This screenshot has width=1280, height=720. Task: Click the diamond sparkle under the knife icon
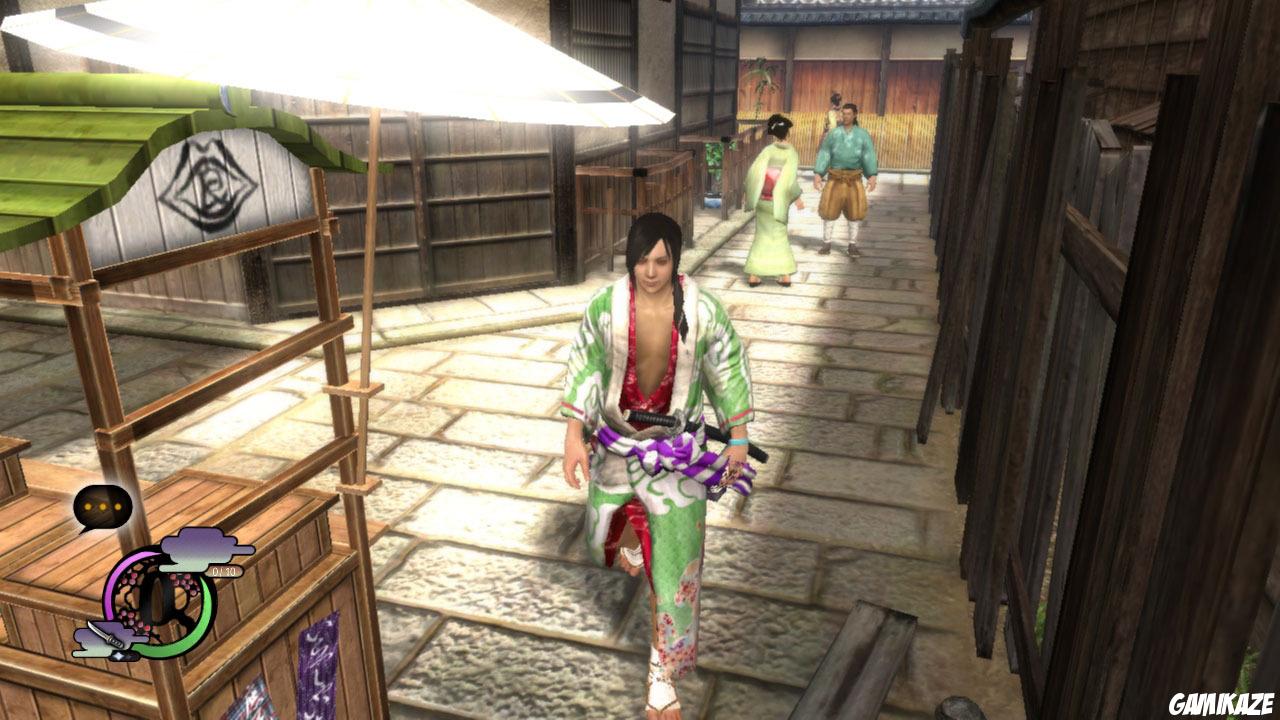coord(120,655)
